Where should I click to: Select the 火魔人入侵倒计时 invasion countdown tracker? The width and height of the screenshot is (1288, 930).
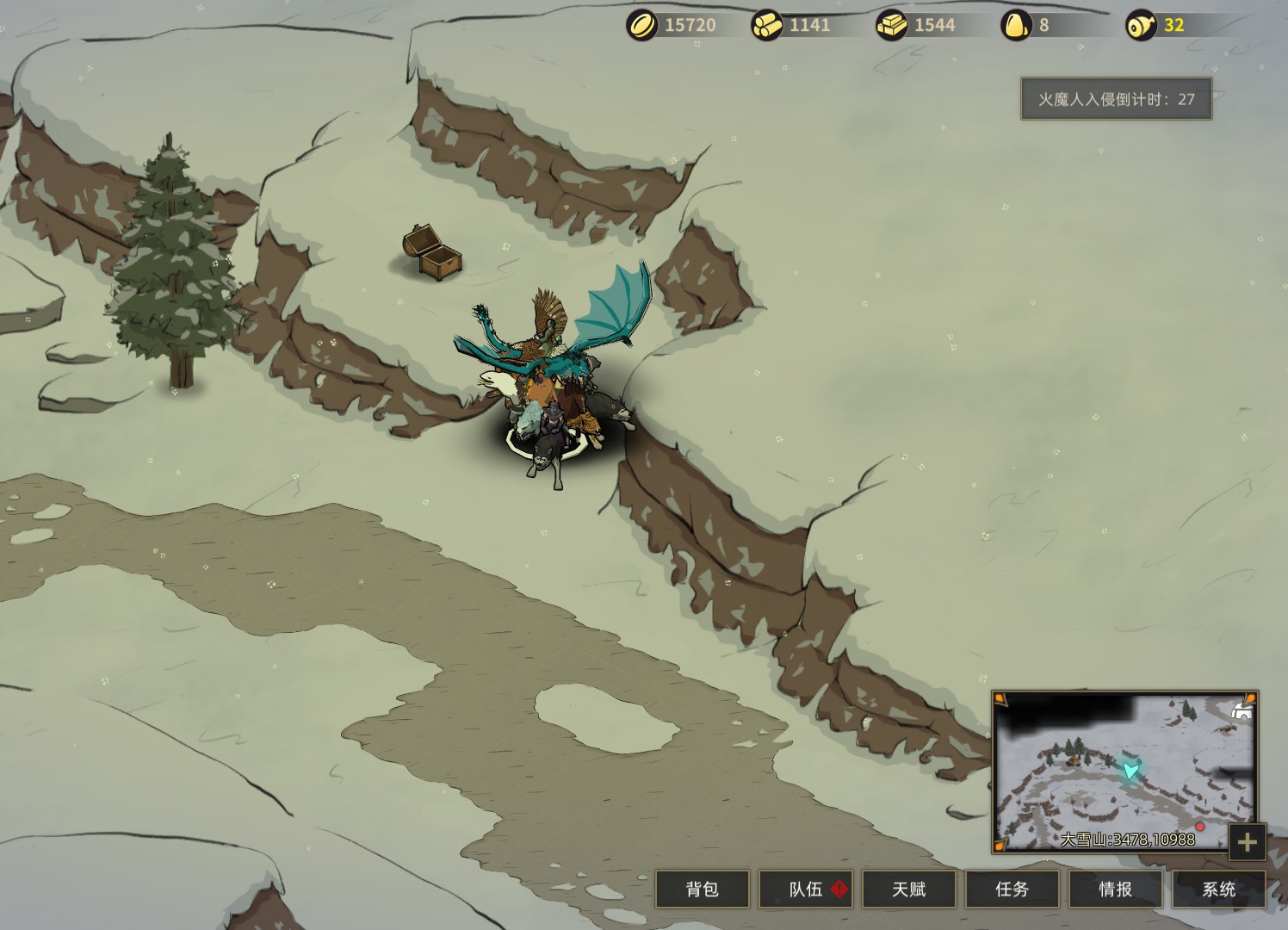(1116, 99)
